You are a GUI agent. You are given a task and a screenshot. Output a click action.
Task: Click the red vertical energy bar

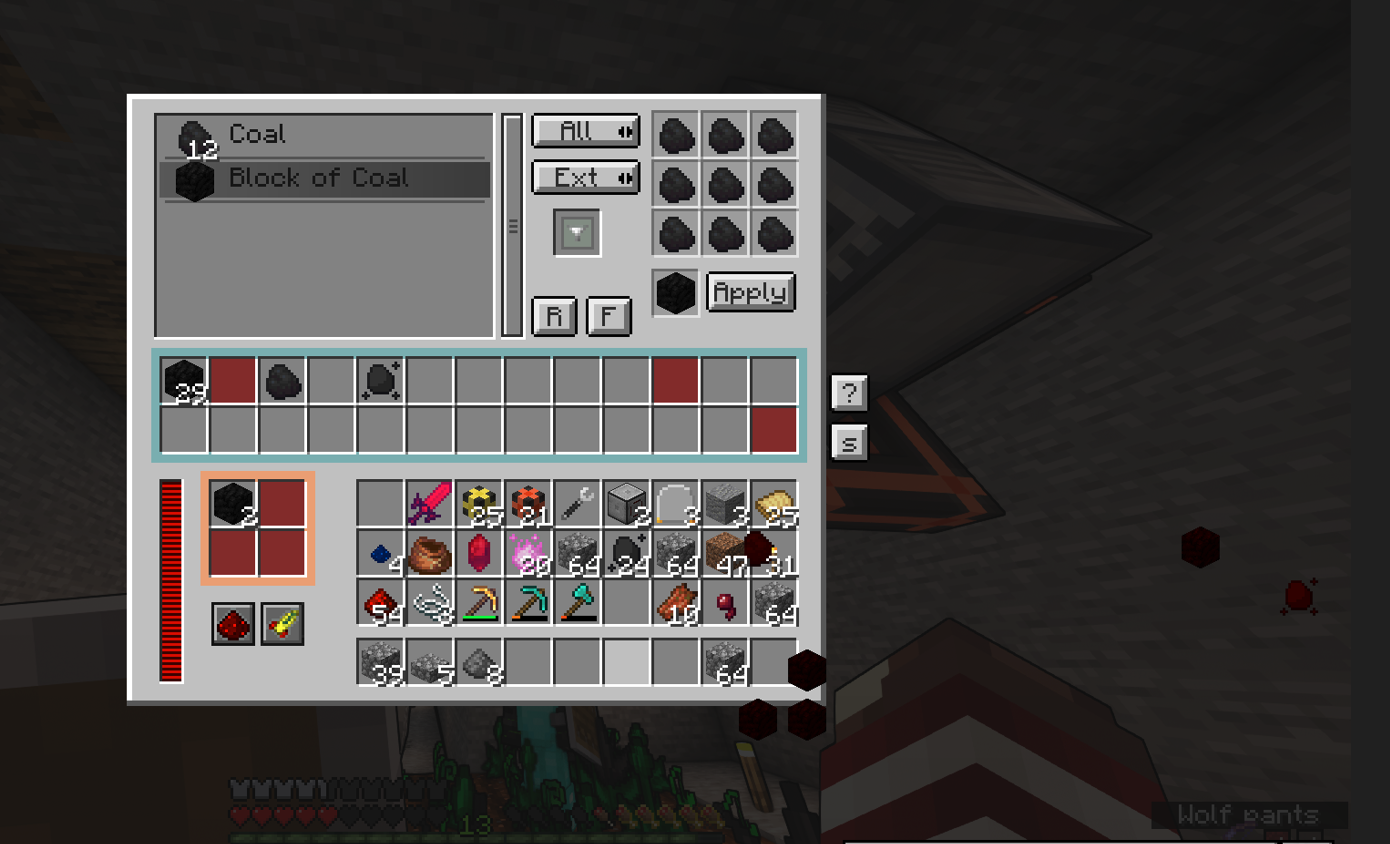click(x=169, y=580)
